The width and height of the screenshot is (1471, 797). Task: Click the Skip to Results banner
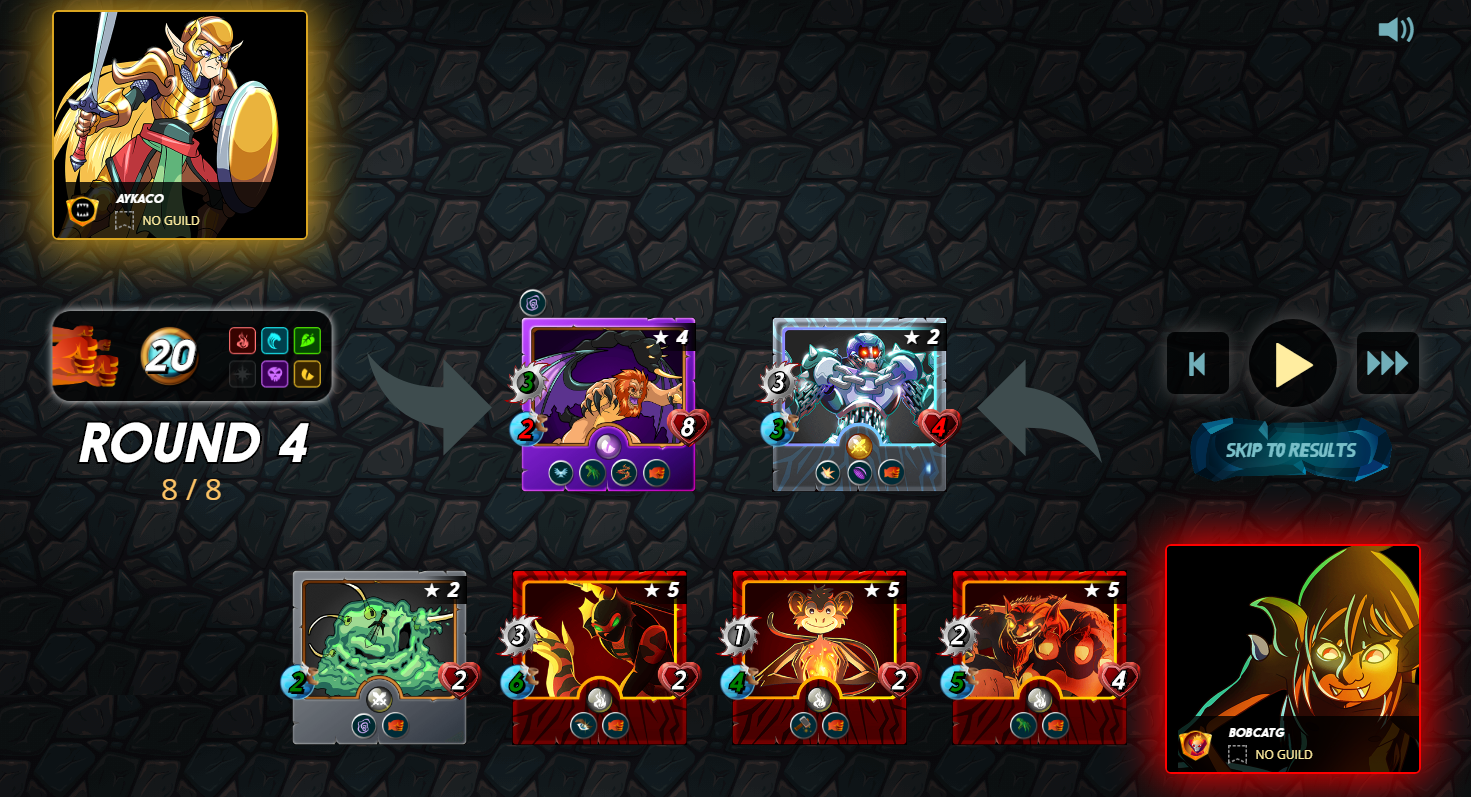click(x=1290, y=449)
